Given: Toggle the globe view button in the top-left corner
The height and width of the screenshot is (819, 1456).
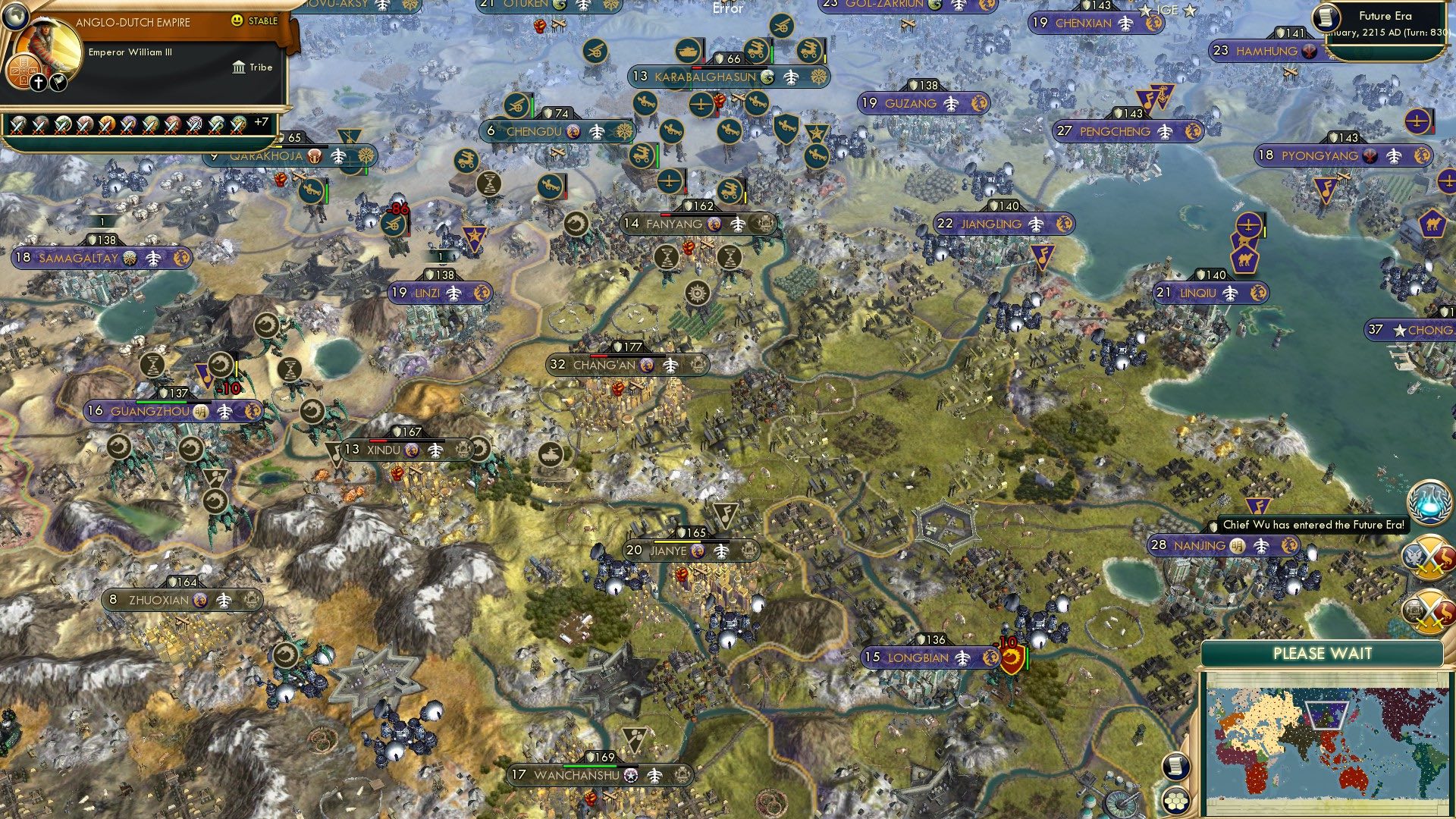Looking at the screenshot, I should 15,15.
